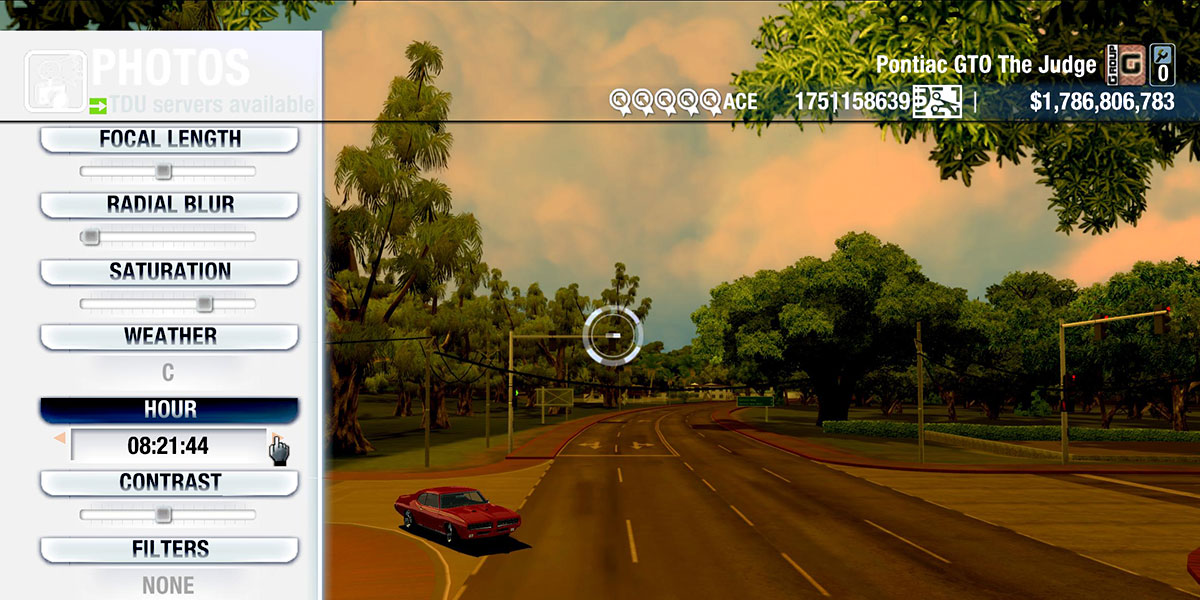1200x600 pixels.
Task: Click the 08:21:44 time field
Action: click(168, 446)
